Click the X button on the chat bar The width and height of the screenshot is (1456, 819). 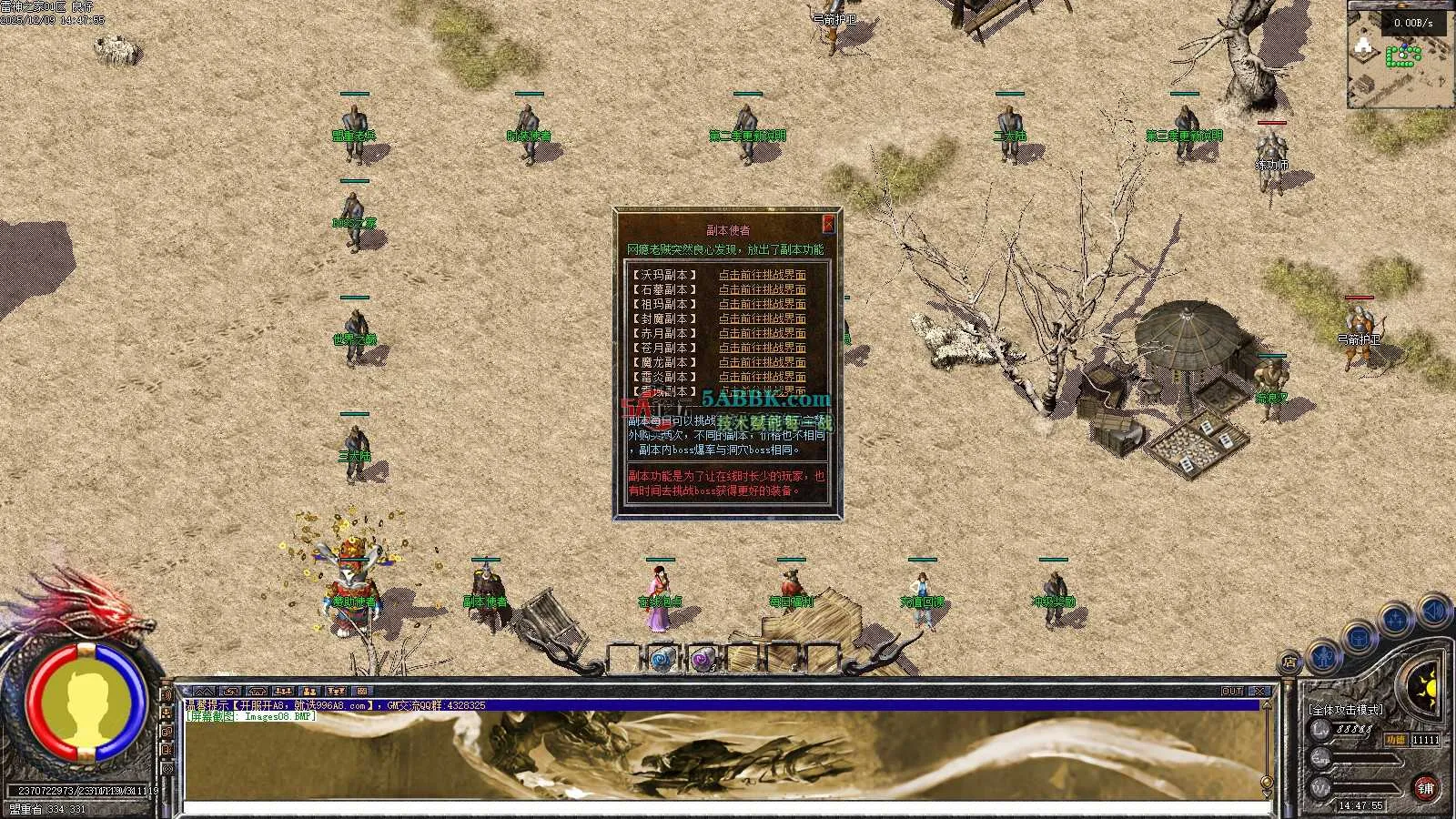click(x=1259, y=692)
